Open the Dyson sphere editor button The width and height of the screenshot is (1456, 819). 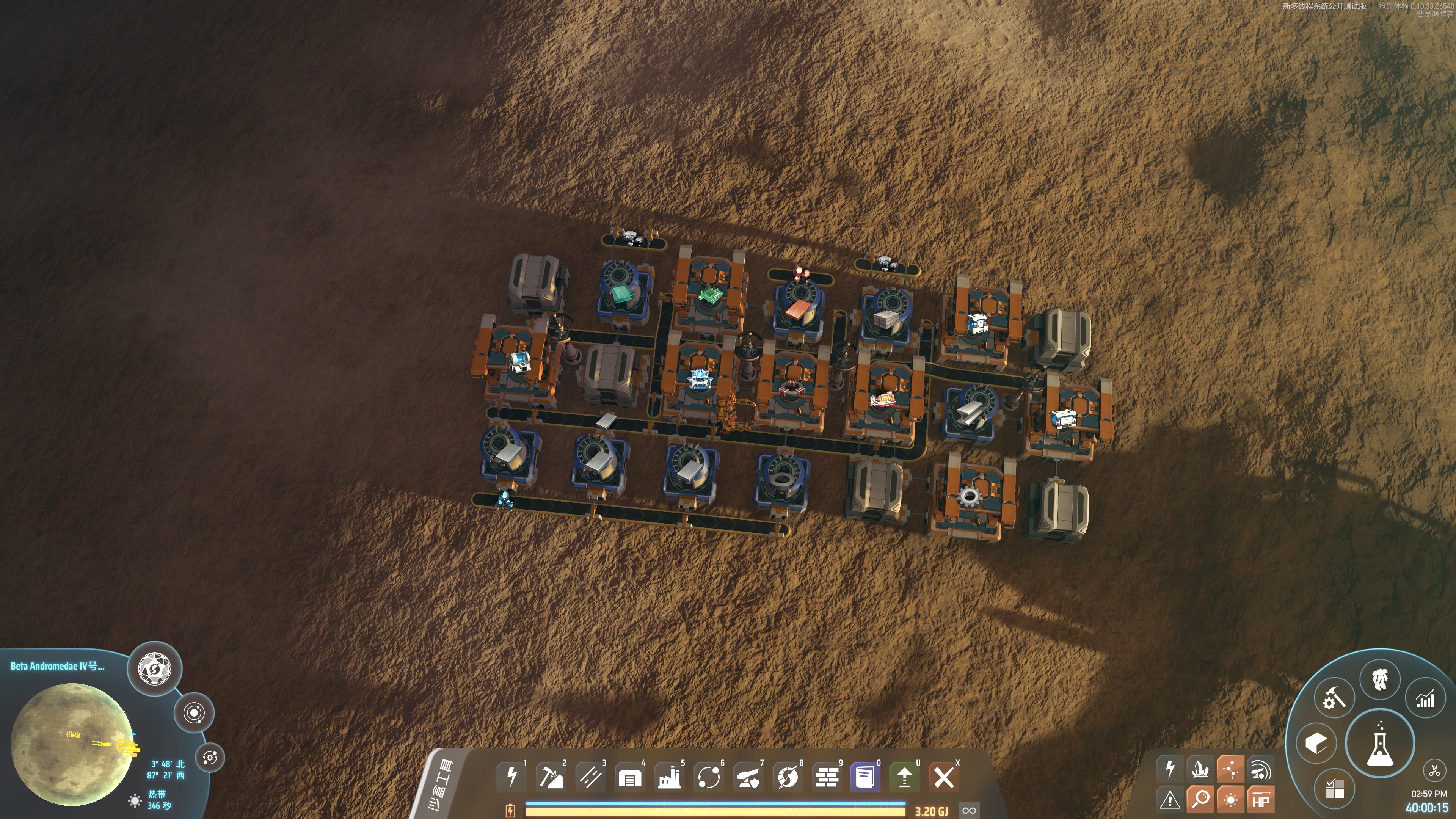pos(154,668)
